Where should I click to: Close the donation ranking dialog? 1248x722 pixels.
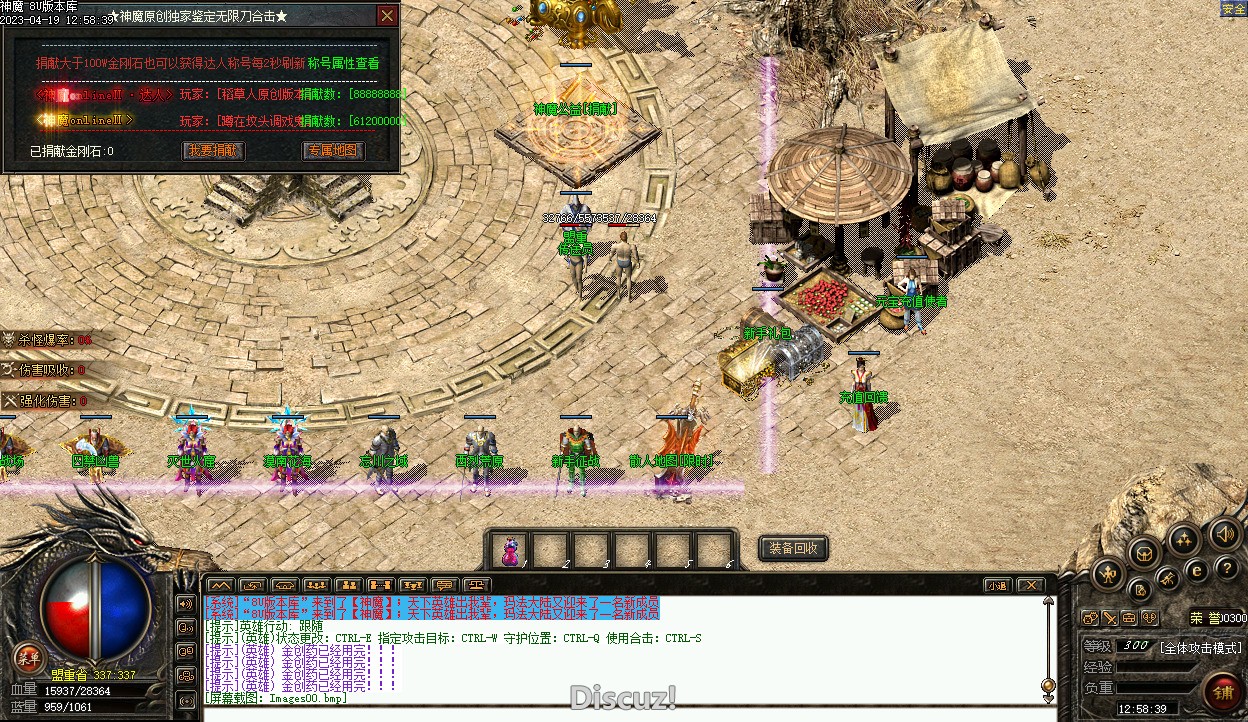pos(387,16)
